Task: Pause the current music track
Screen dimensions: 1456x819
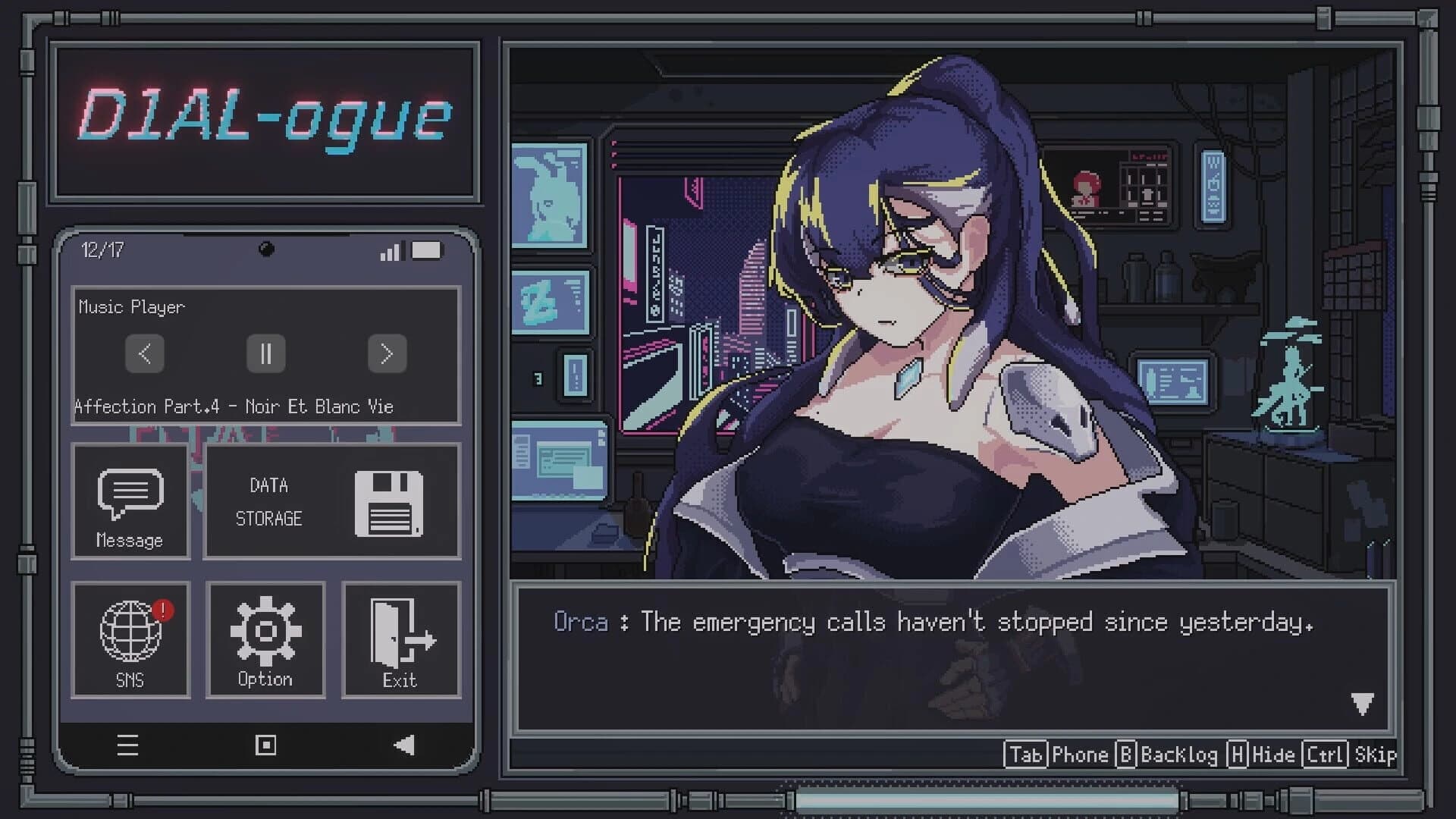Action: (x=265, y=353)
